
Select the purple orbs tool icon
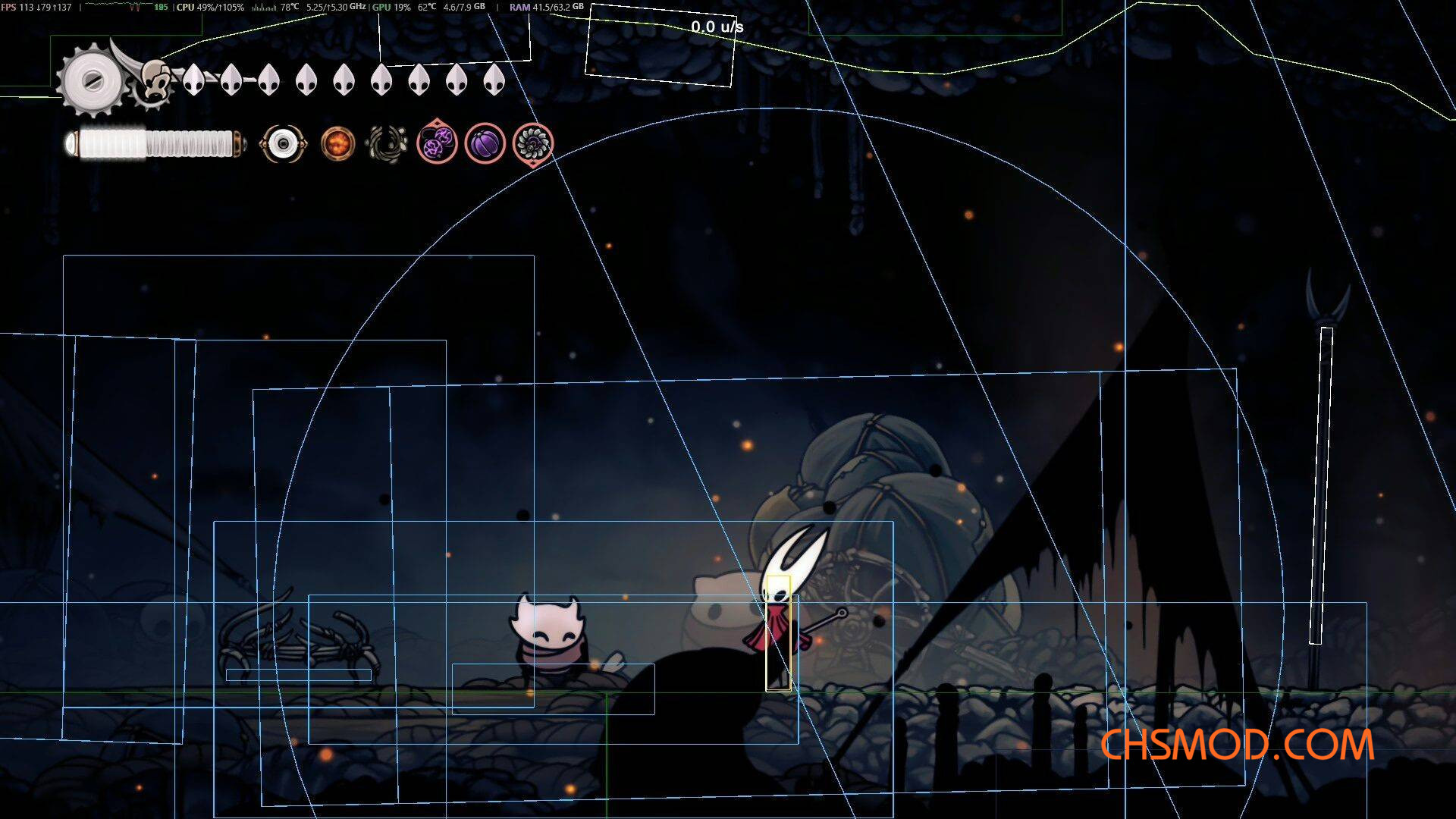438,143
